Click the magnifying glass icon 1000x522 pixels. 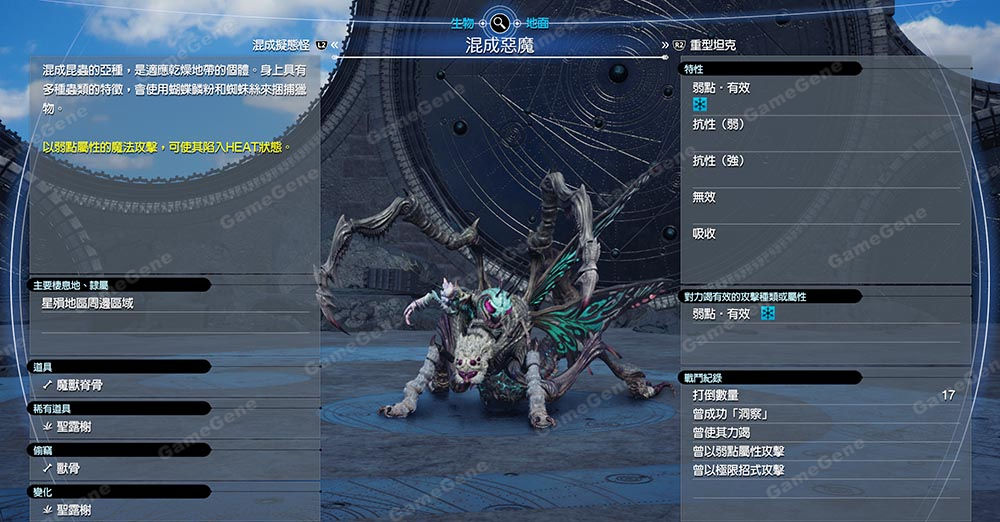tap(499, 21)
